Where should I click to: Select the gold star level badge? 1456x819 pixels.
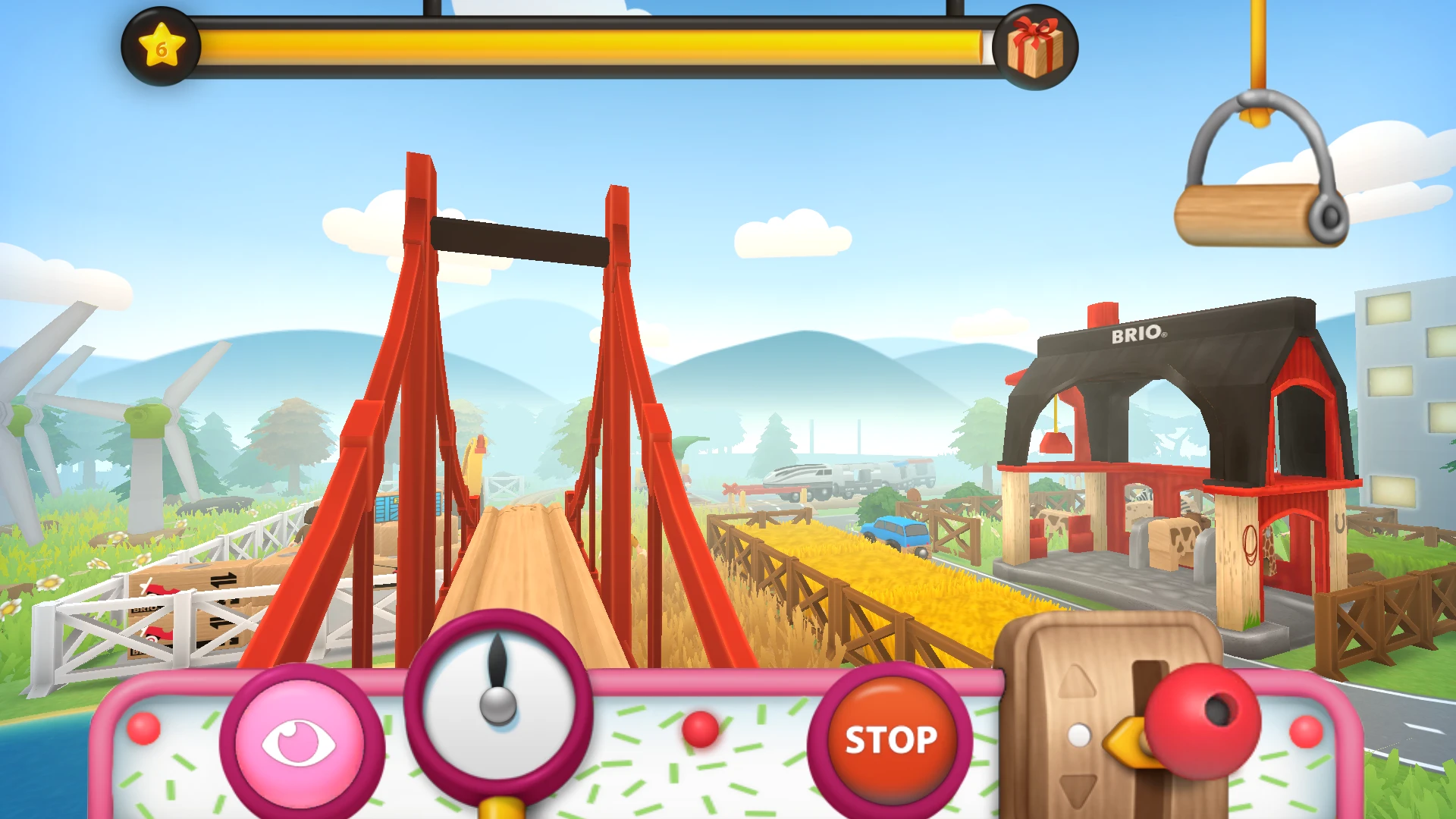[x=161, y=47]
